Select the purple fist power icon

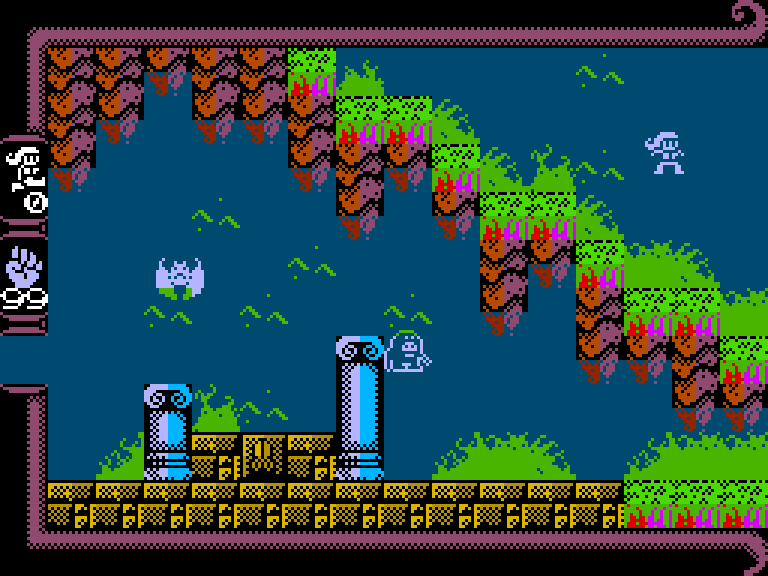23,266
